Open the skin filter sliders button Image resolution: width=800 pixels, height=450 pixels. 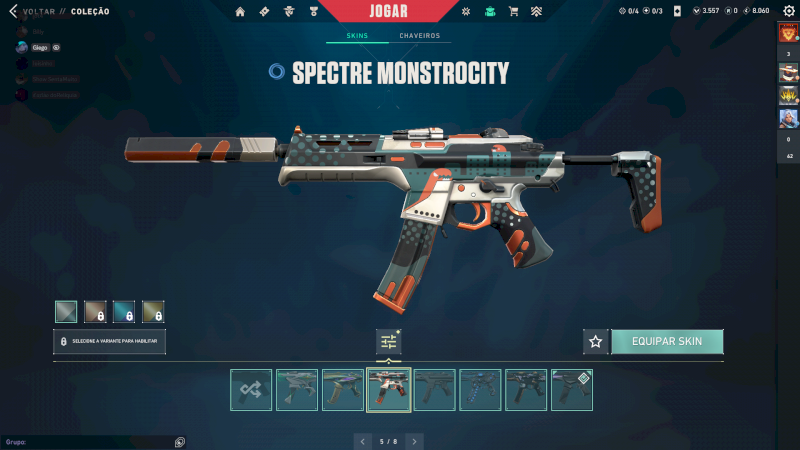click(x=389, y=342)
